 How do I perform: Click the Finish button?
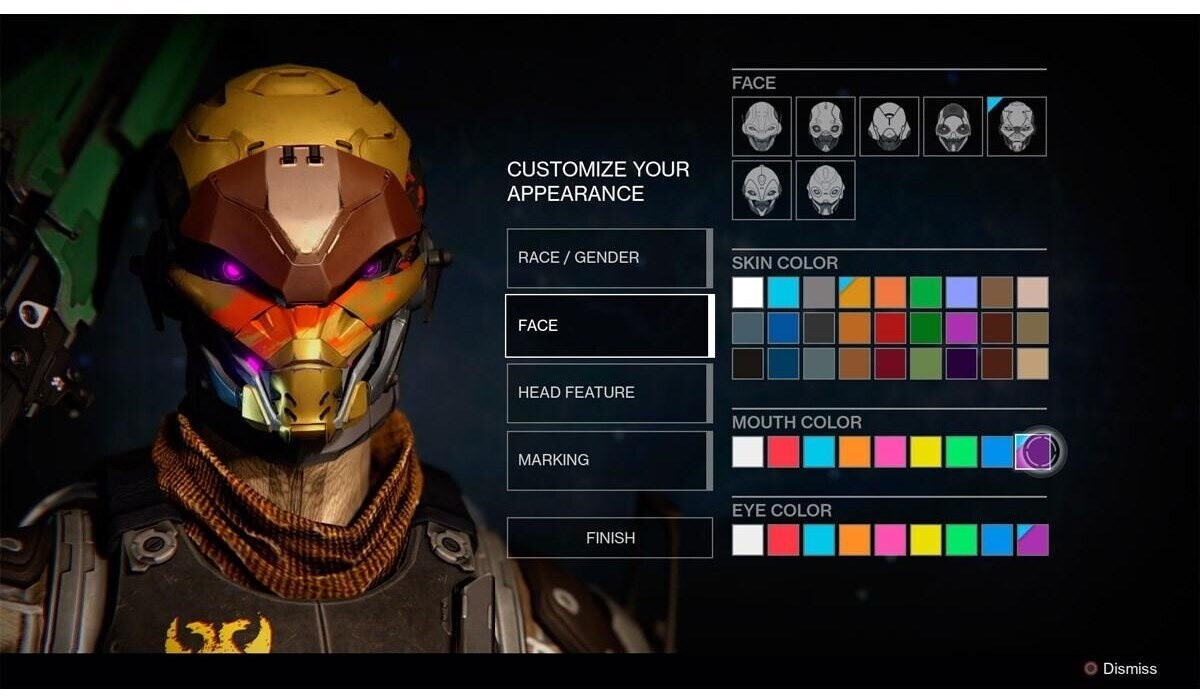click(609, 538)
